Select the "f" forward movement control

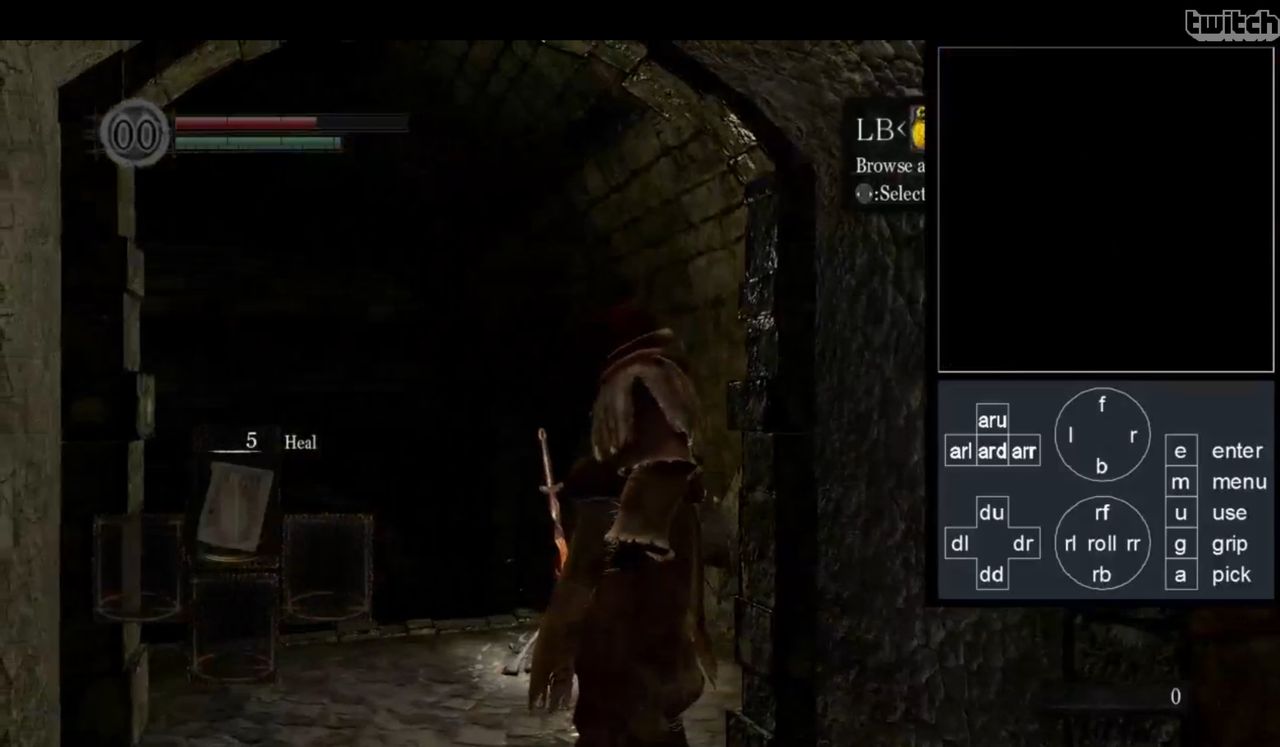point(1101,405)
